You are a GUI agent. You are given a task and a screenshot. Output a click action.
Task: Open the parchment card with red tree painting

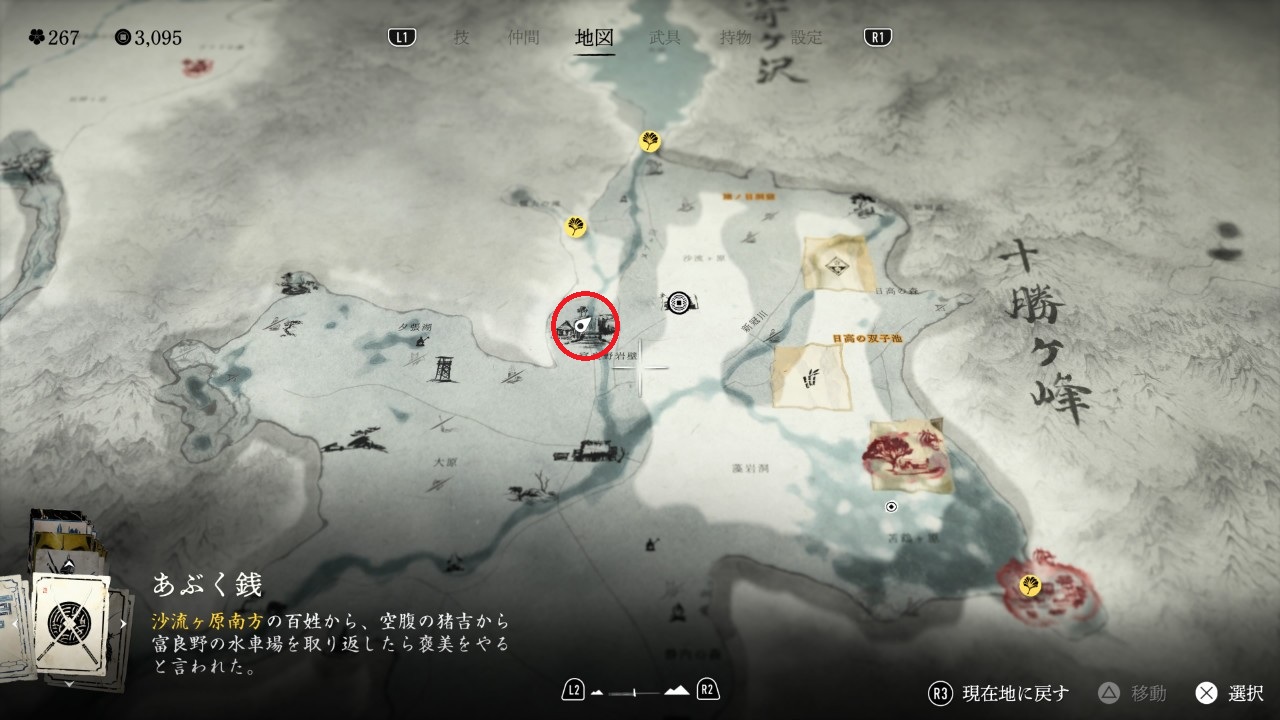[x=906, y=456]
